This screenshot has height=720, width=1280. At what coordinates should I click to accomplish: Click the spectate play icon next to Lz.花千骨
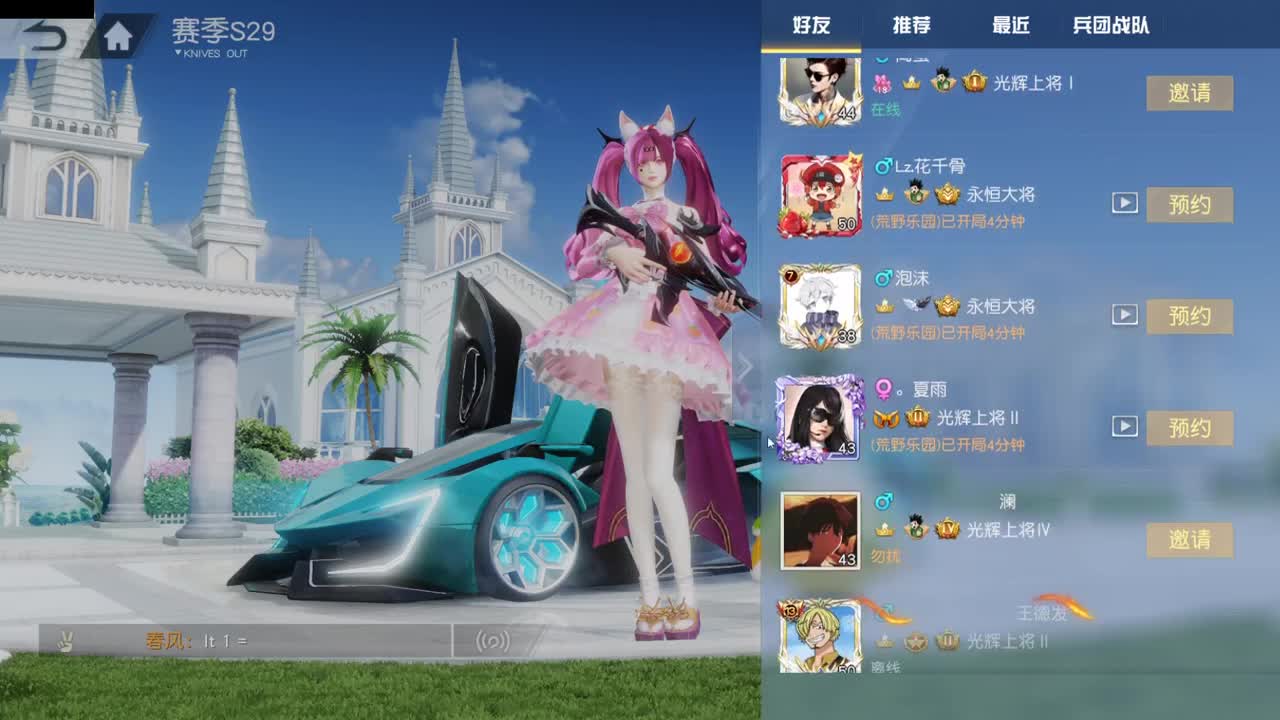click(x=1124, y=203)
